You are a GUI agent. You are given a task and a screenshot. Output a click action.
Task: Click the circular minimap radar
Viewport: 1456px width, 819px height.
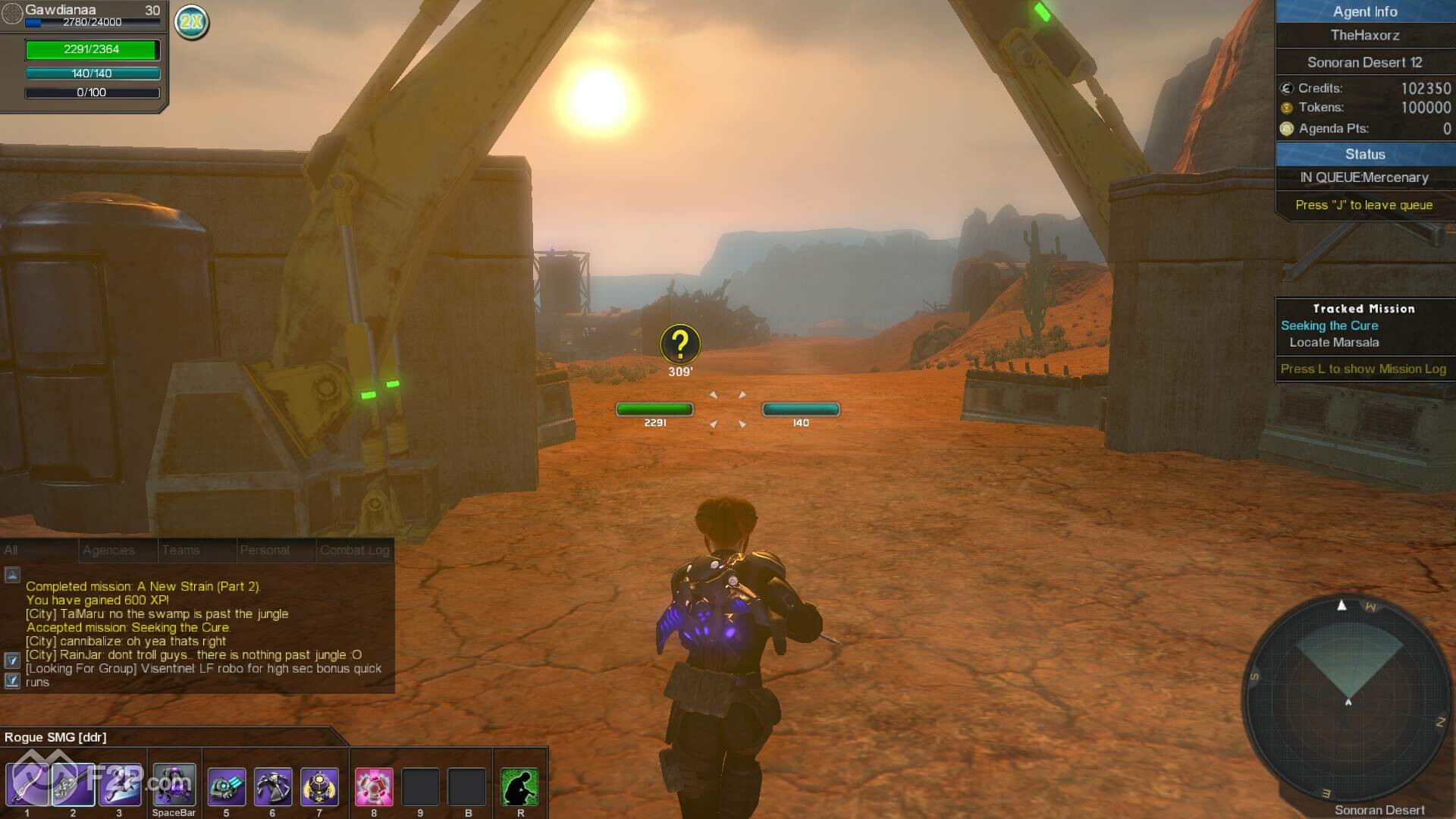tap(1348, 696)
